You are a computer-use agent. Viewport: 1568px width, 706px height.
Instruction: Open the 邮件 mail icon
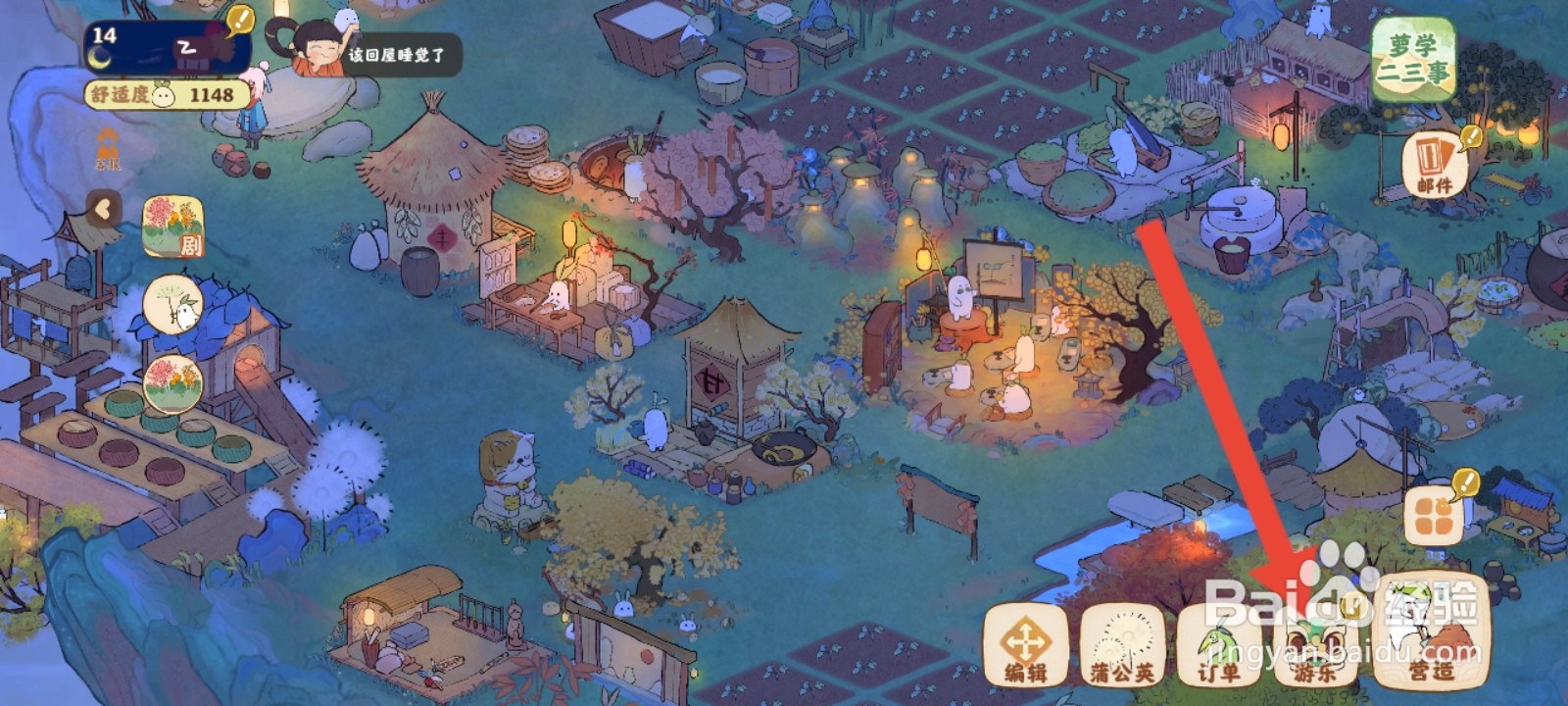pyautogui.click(x=1435, y=165)
